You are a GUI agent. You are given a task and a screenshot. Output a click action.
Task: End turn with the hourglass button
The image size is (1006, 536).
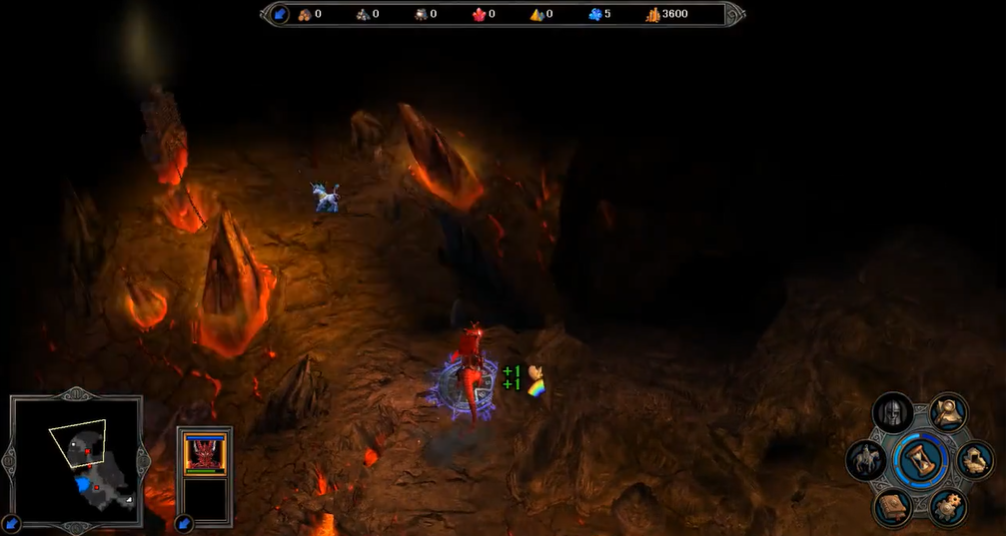(x=919, y=461)
